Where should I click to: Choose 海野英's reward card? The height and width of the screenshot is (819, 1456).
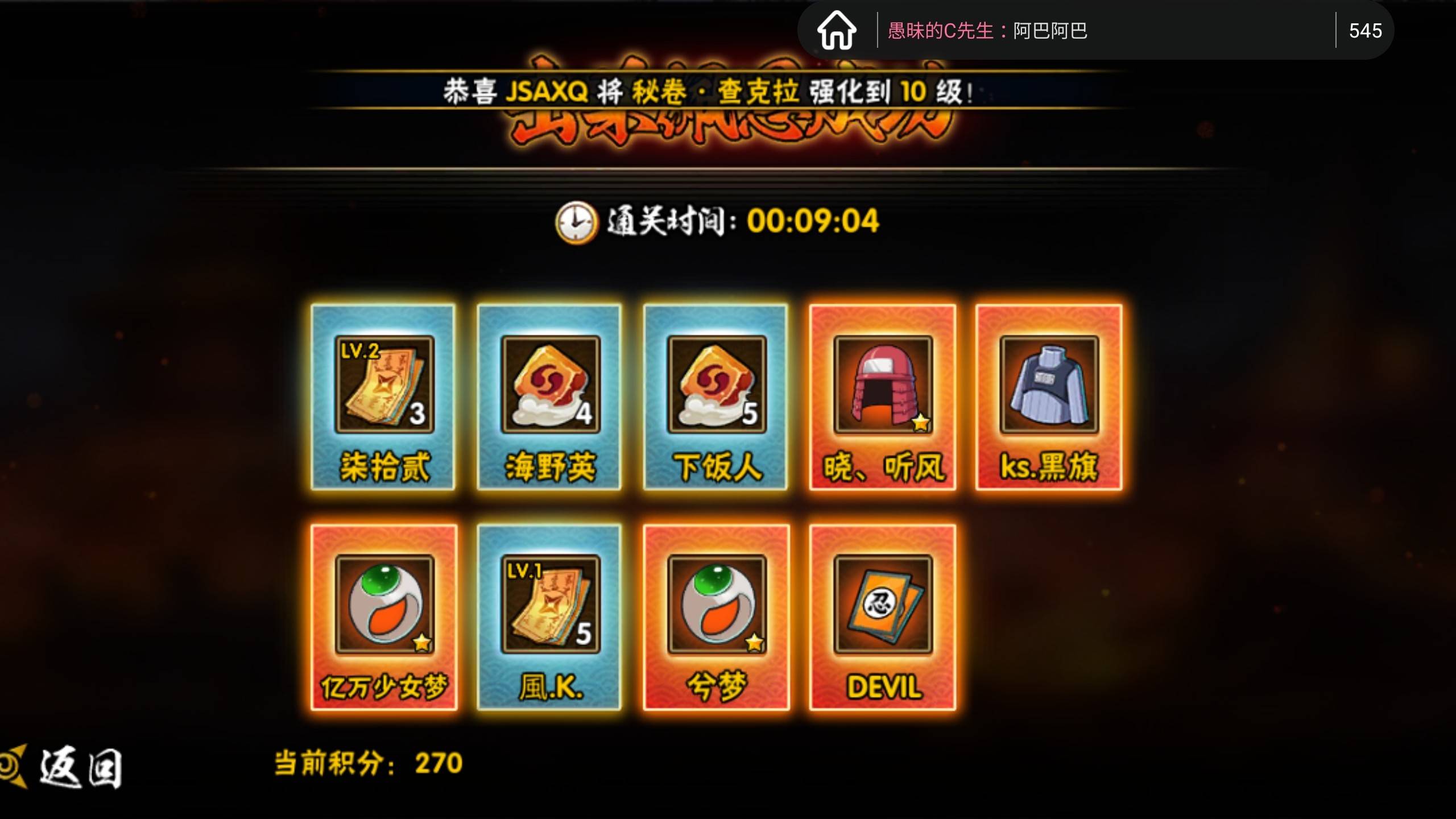point(549,397)
